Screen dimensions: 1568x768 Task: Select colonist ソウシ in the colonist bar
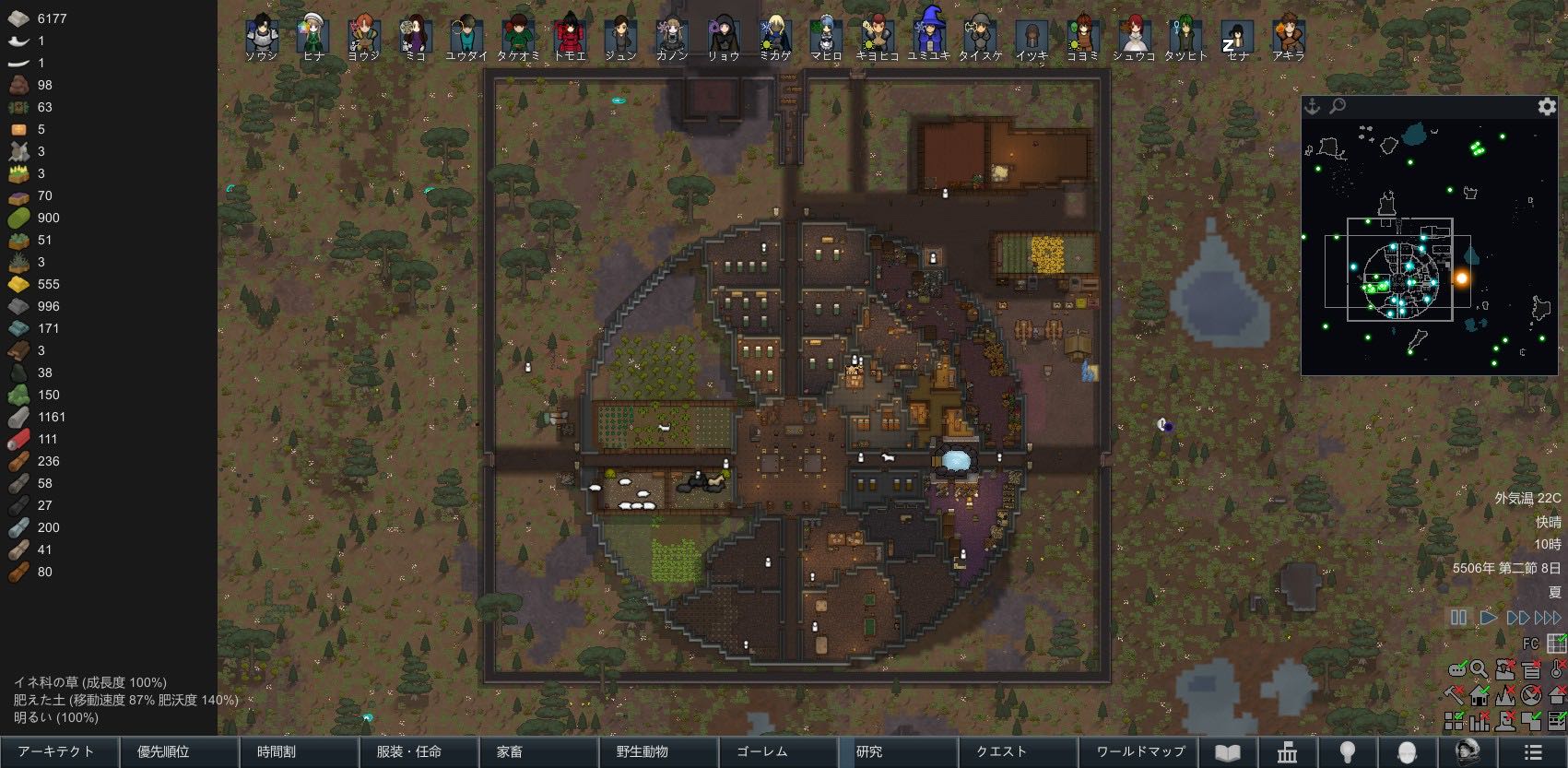262,37
